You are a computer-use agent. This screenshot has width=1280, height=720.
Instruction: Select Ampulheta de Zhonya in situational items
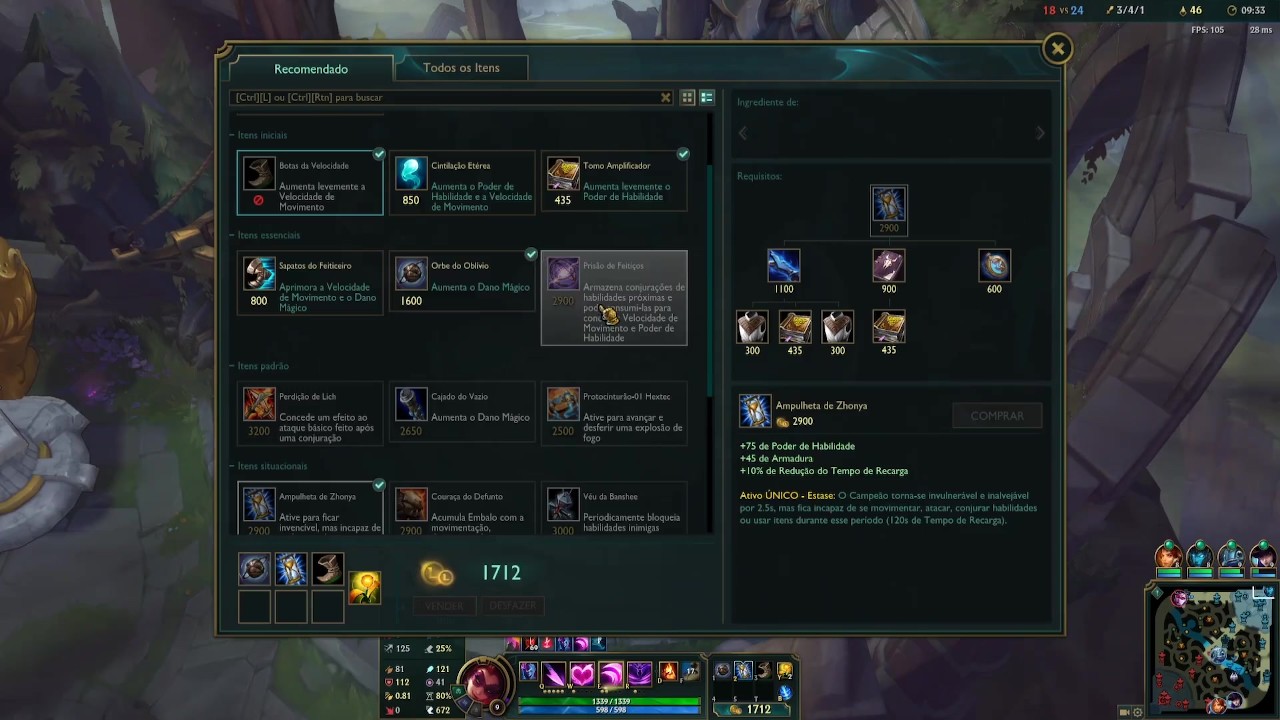click(310, 509)
